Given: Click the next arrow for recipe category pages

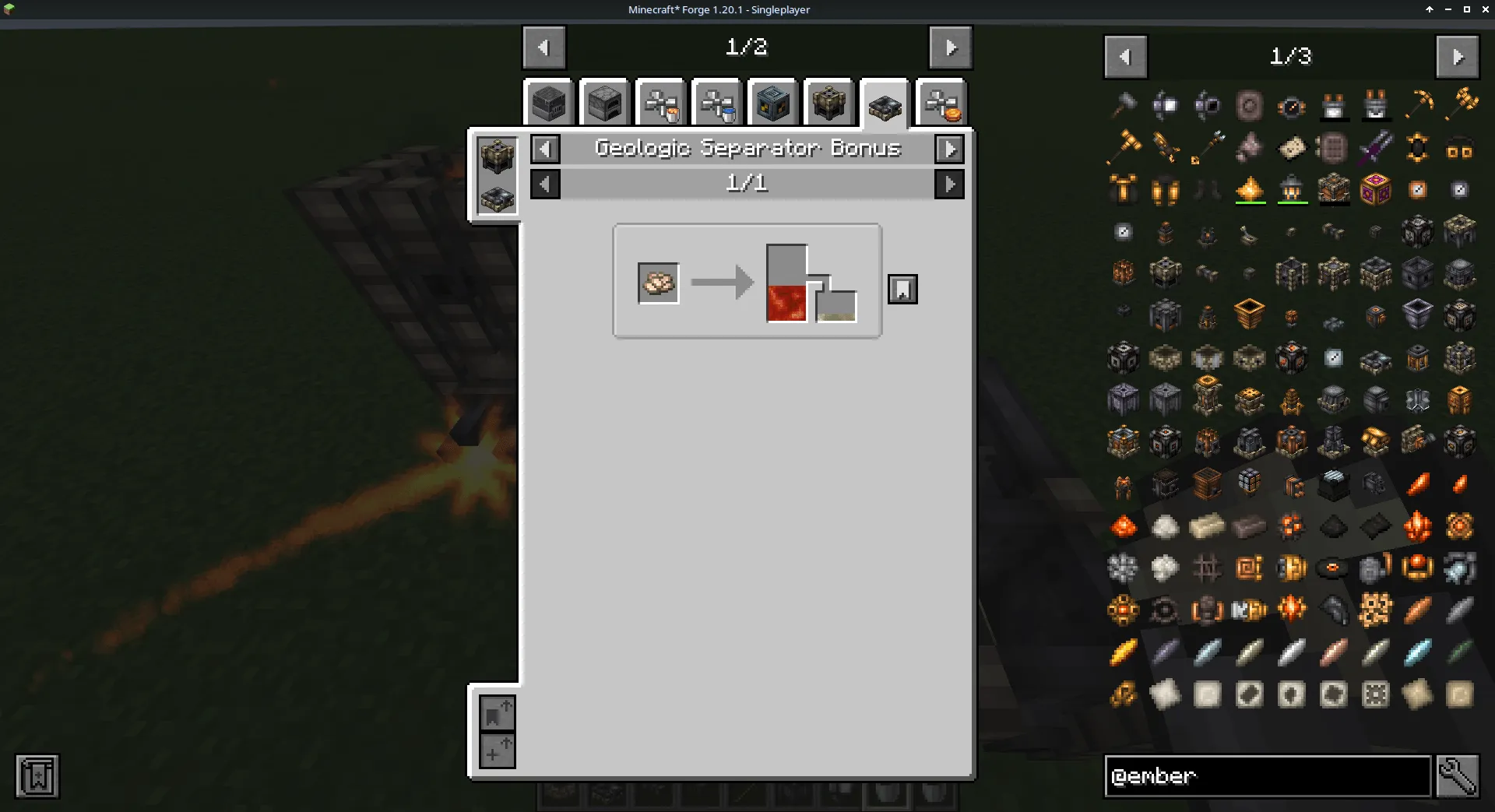Looking at the screenshot, I should (949, 47).
